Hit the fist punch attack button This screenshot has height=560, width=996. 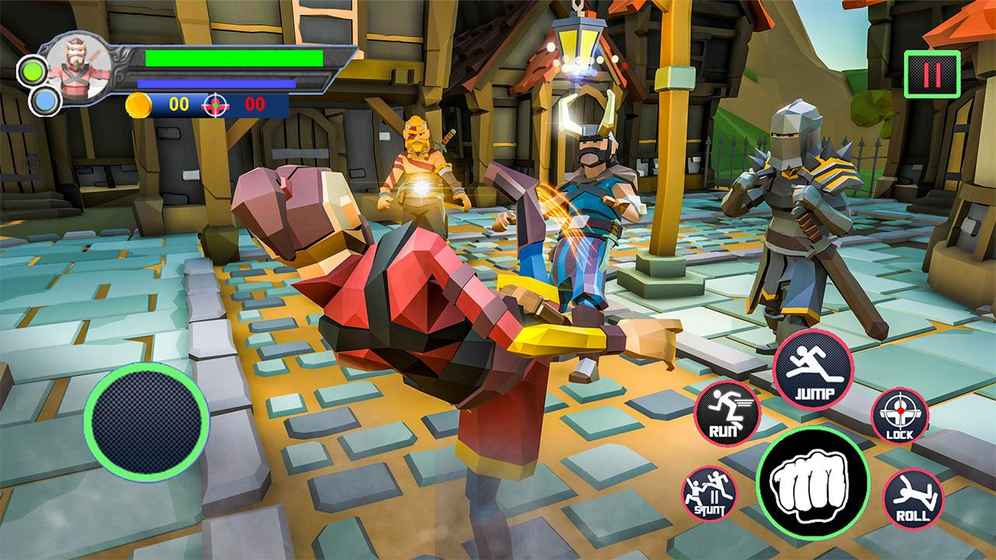[812, 484]
